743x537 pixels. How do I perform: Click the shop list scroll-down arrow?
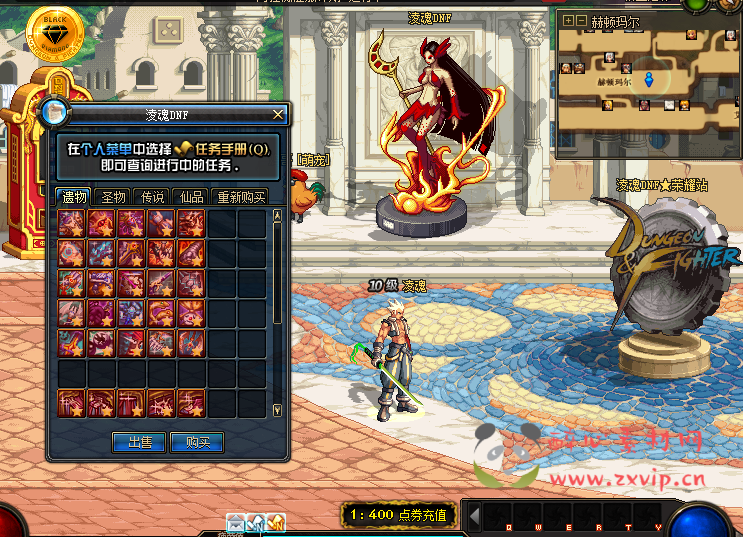(277, 410)
